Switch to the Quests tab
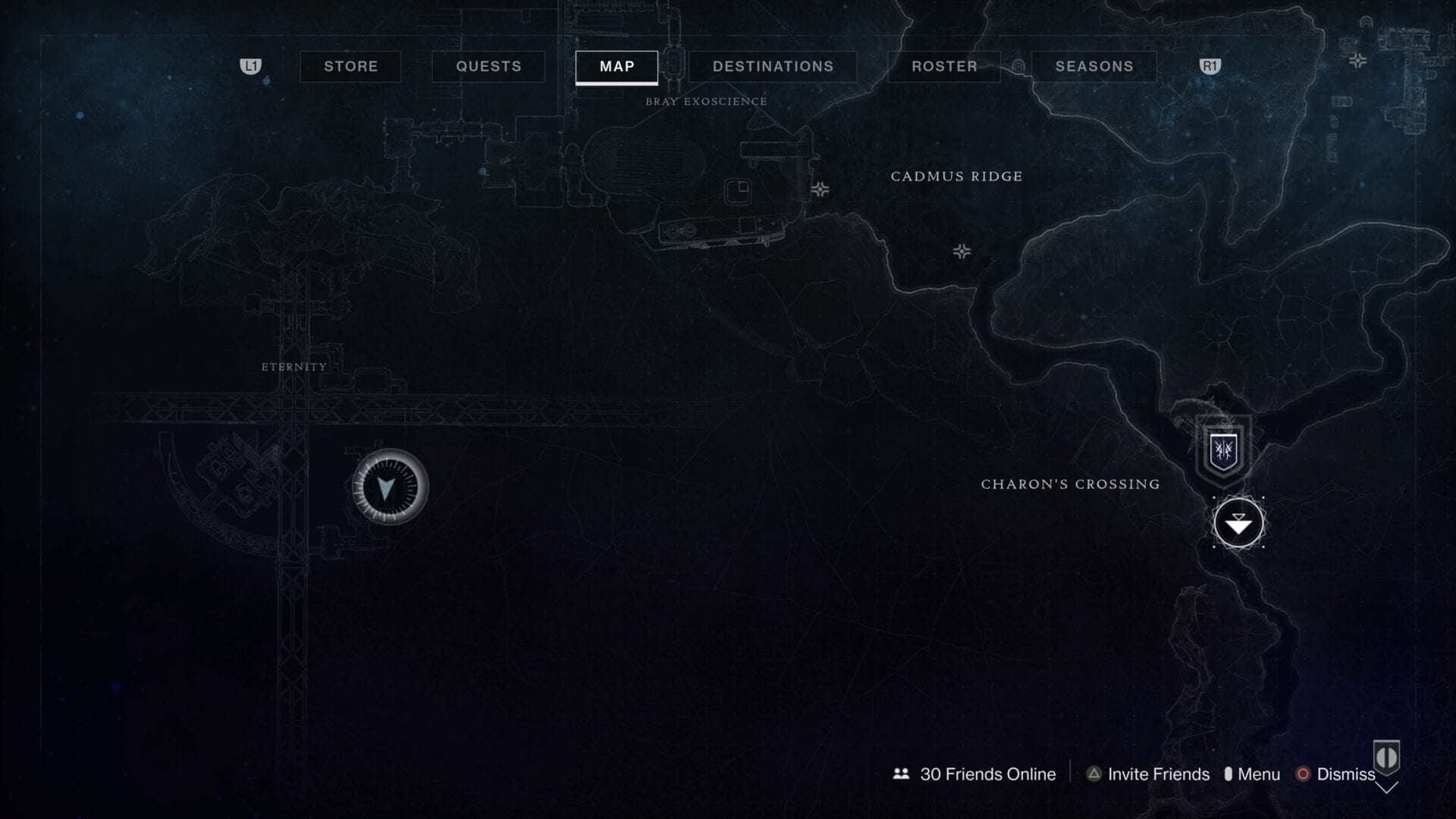The image size is (1456, 819). [x=488, y=67]
